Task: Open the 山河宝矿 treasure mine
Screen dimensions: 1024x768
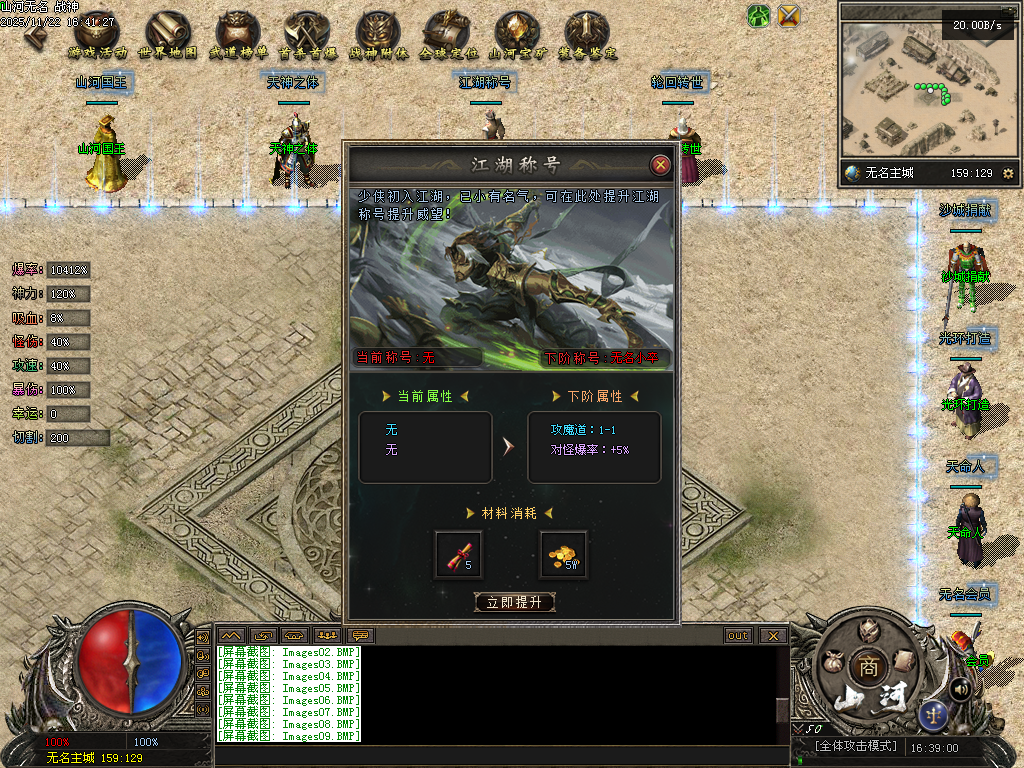Action: pyautogui.click(x=517, y=35)
